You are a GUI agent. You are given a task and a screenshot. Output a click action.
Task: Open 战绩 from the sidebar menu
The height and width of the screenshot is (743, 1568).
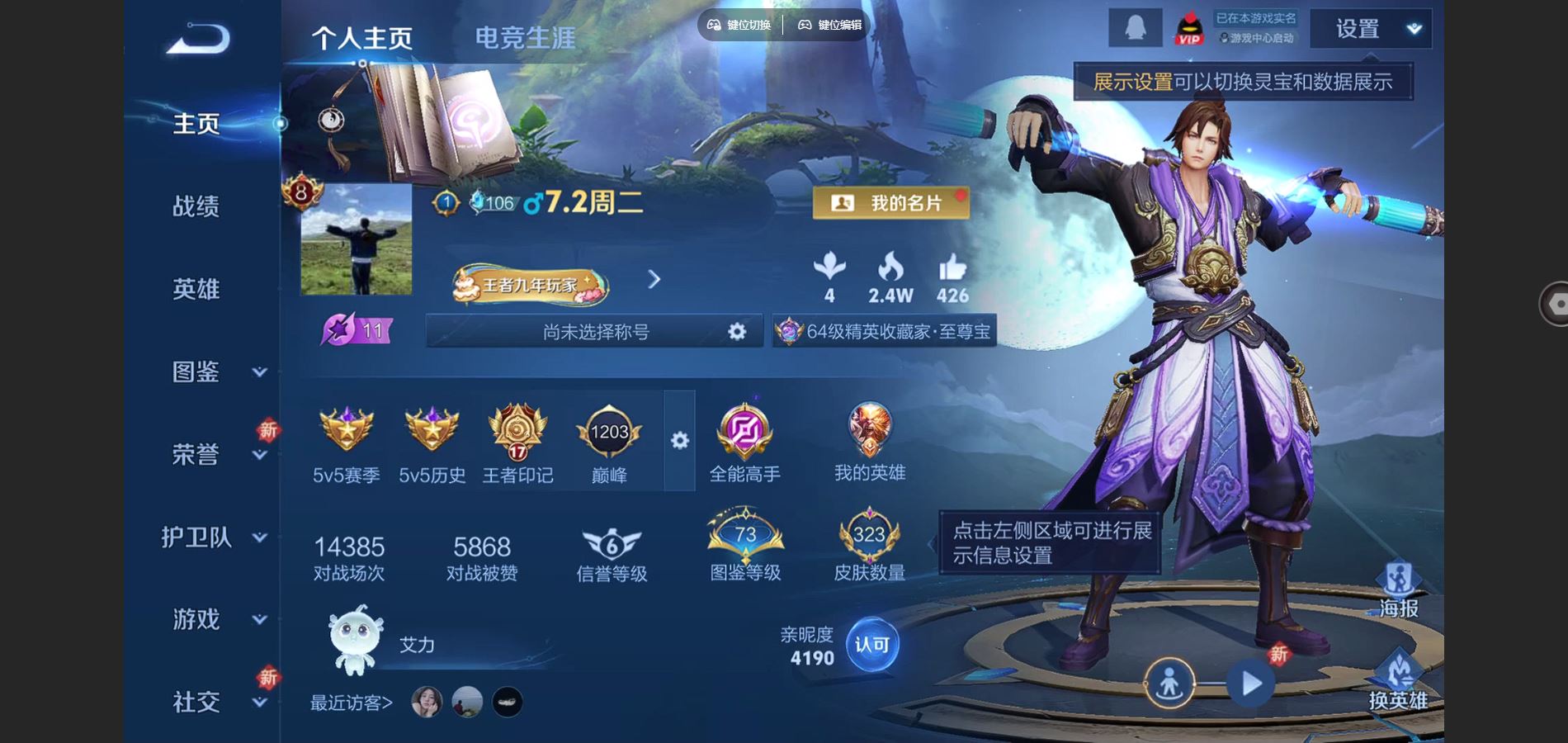pos(196,206)
